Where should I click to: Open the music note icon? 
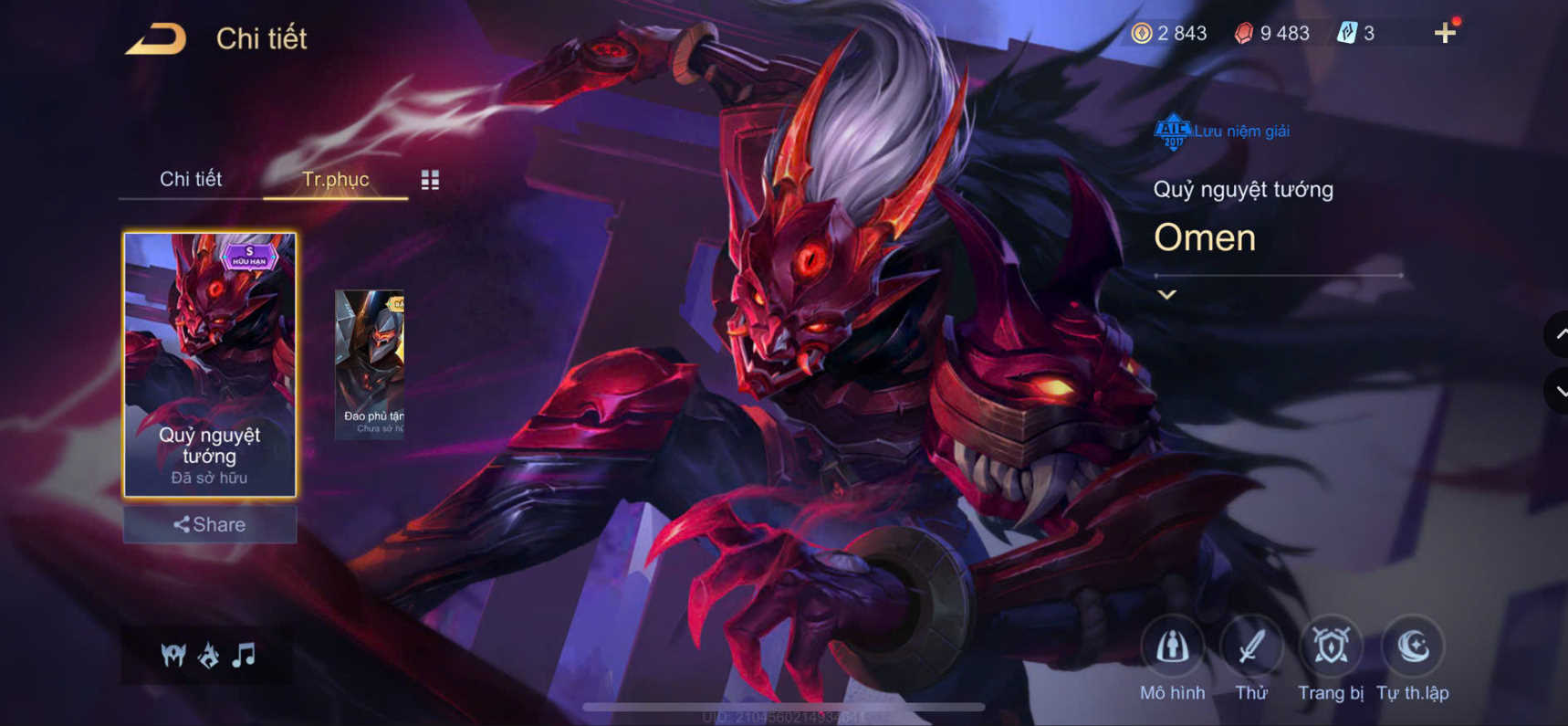pyautogui.click(x=245, y=655)
